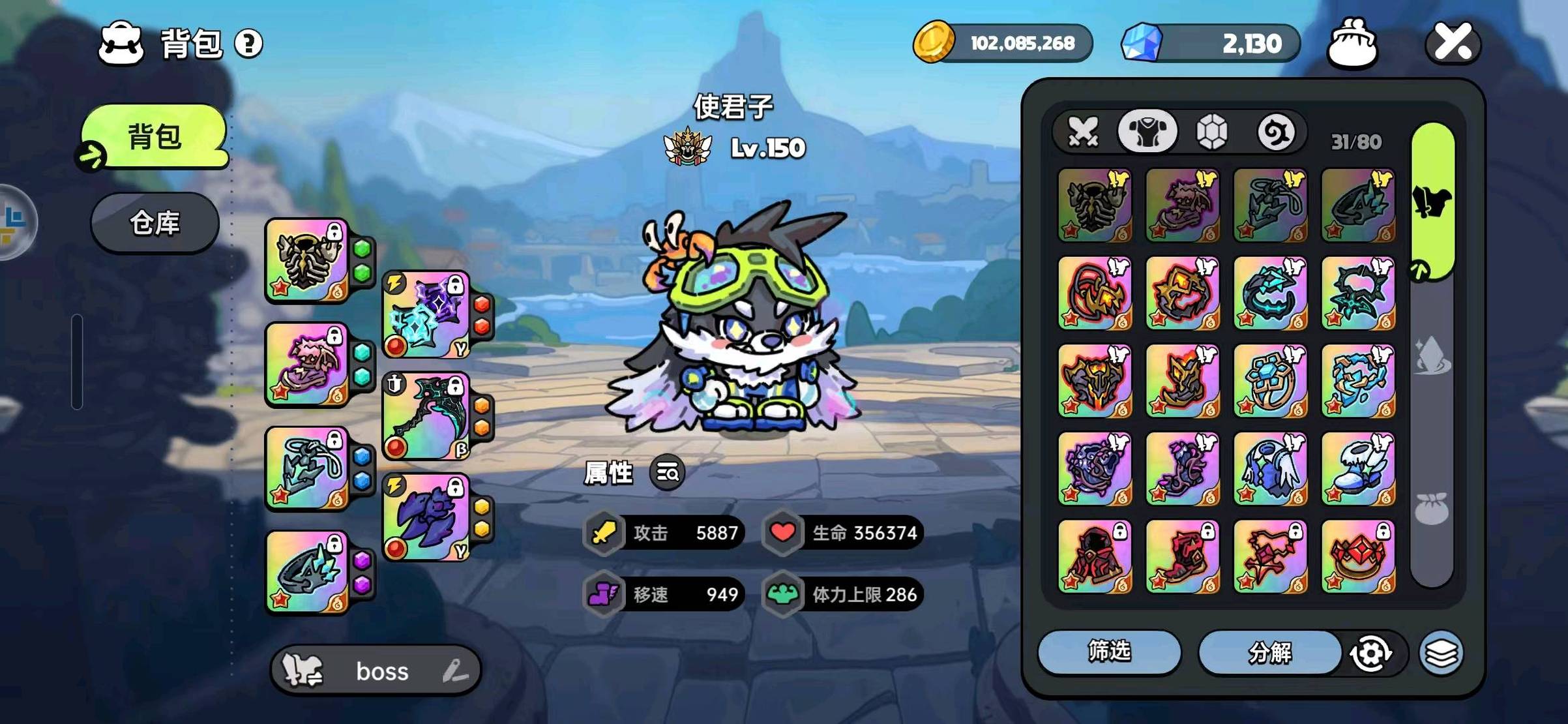Image resolution: width=1568 pixels, height=724 pixels.
Task: Tap the 分解 dismantle button
Action: (1269, 652)
